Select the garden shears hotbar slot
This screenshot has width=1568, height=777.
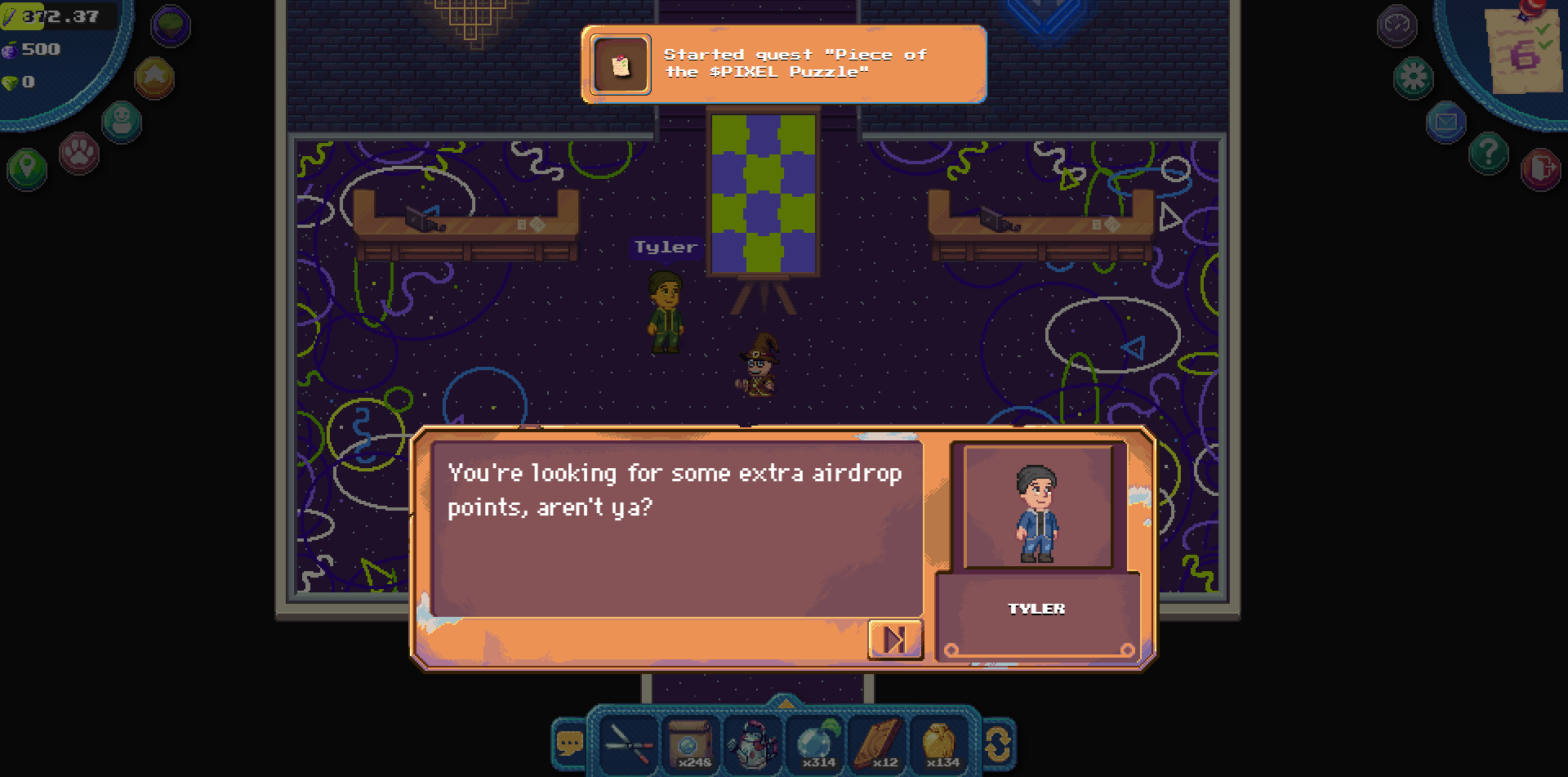point(628,744)
